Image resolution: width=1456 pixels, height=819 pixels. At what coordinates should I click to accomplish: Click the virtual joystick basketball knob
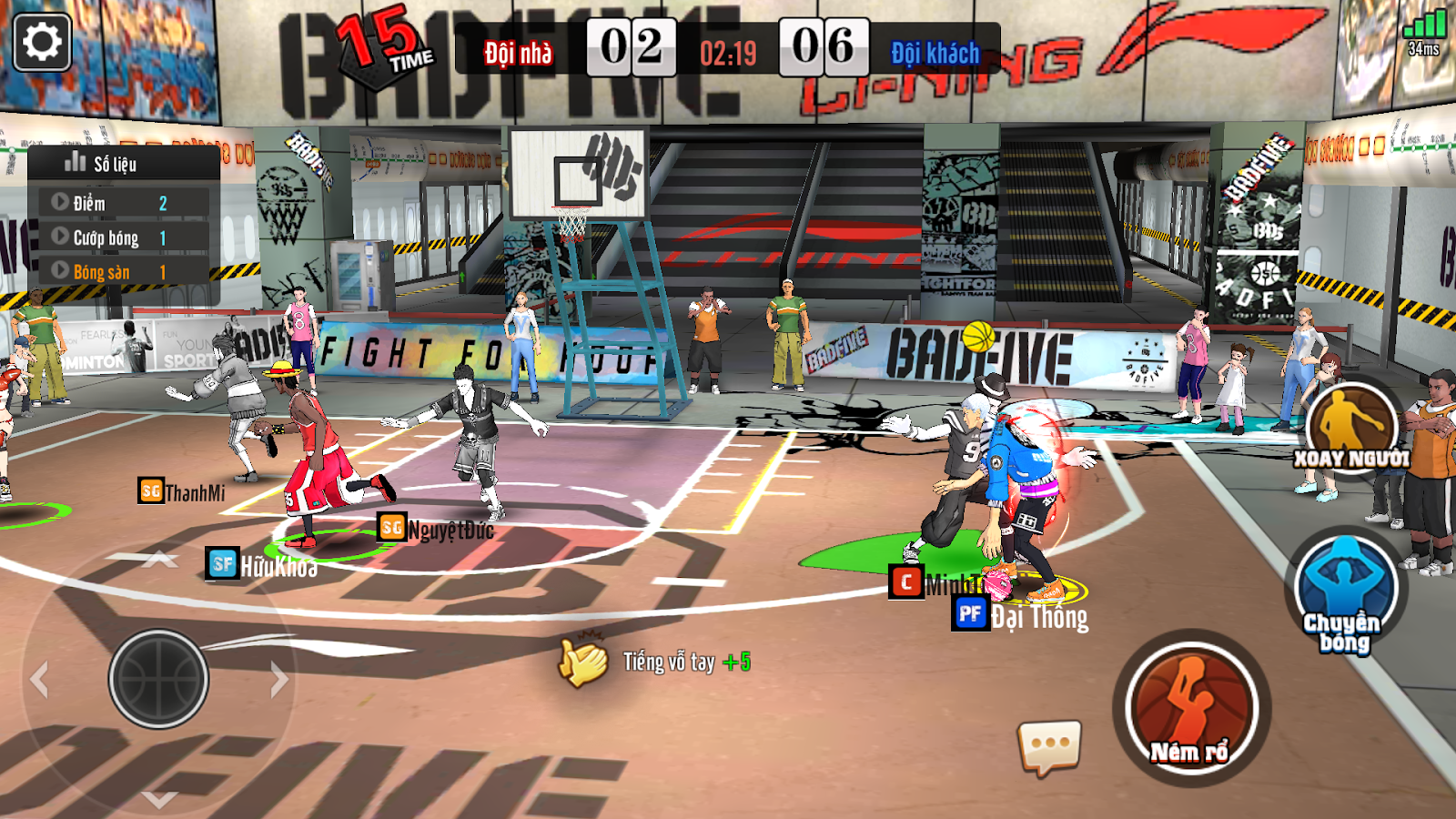(159, 679)
